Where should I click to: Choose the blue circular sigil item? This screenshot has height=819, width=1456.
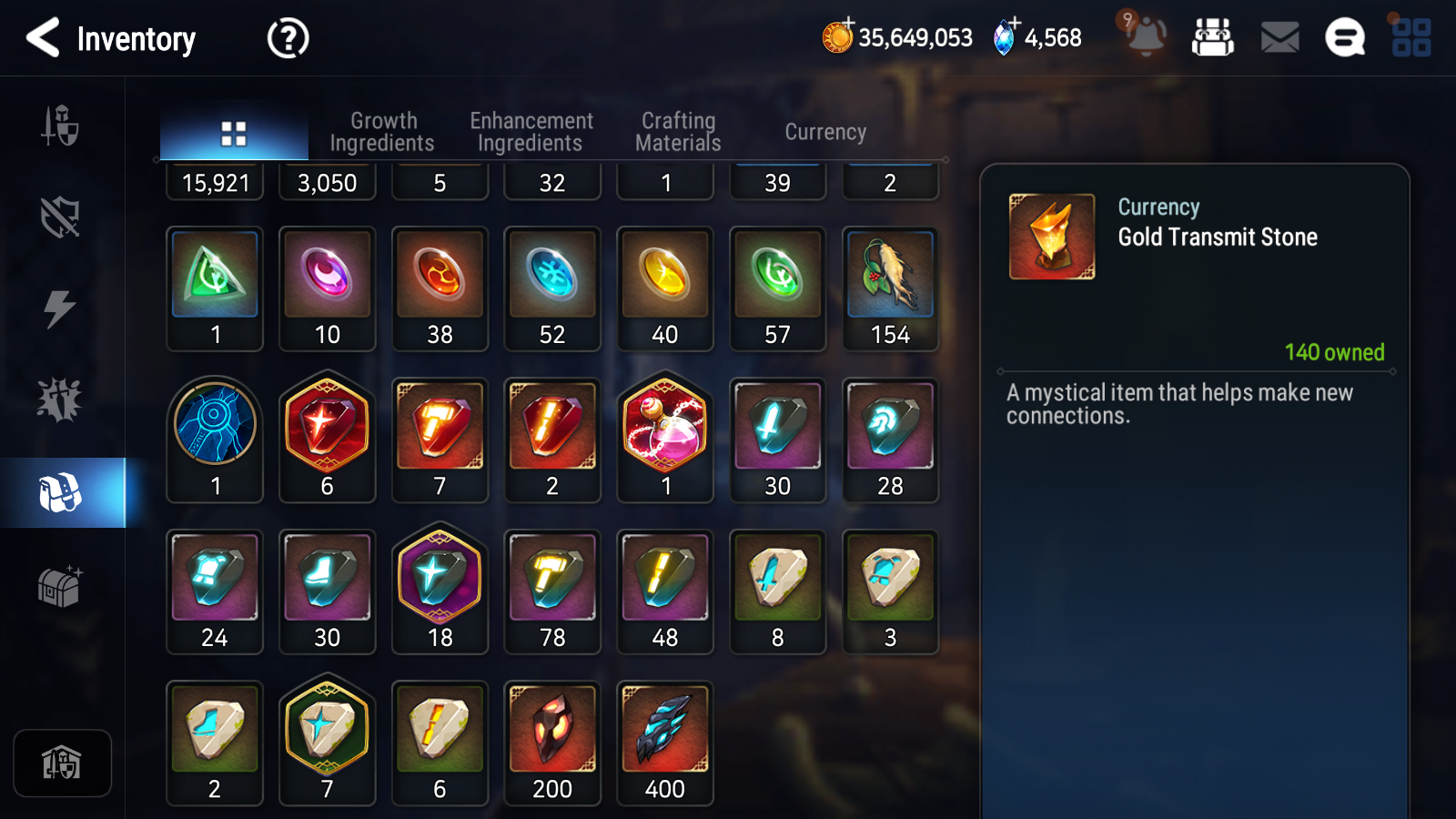tap(215, 439)
